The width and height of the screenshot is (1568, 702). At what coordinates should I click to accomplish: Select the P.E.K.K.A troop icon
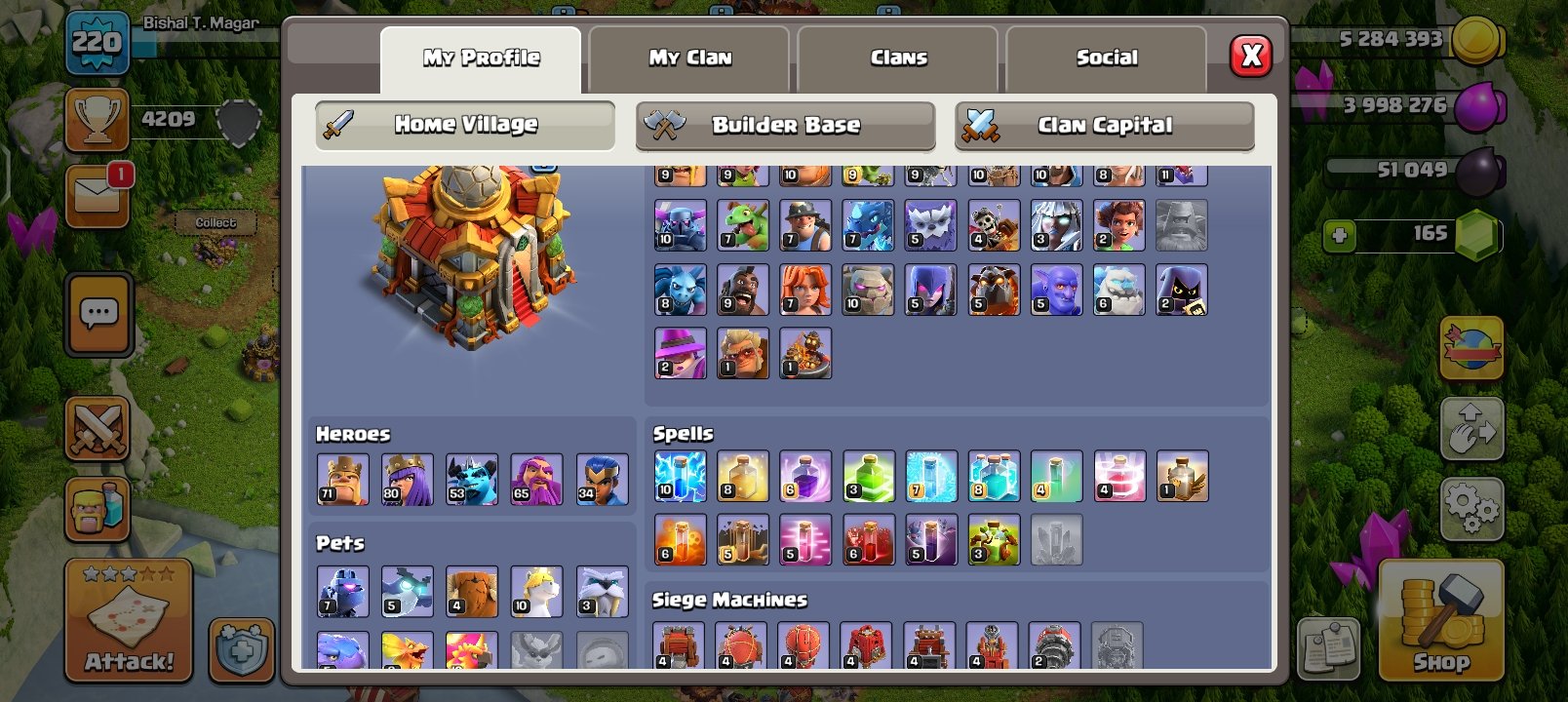[x=680, y=224]
